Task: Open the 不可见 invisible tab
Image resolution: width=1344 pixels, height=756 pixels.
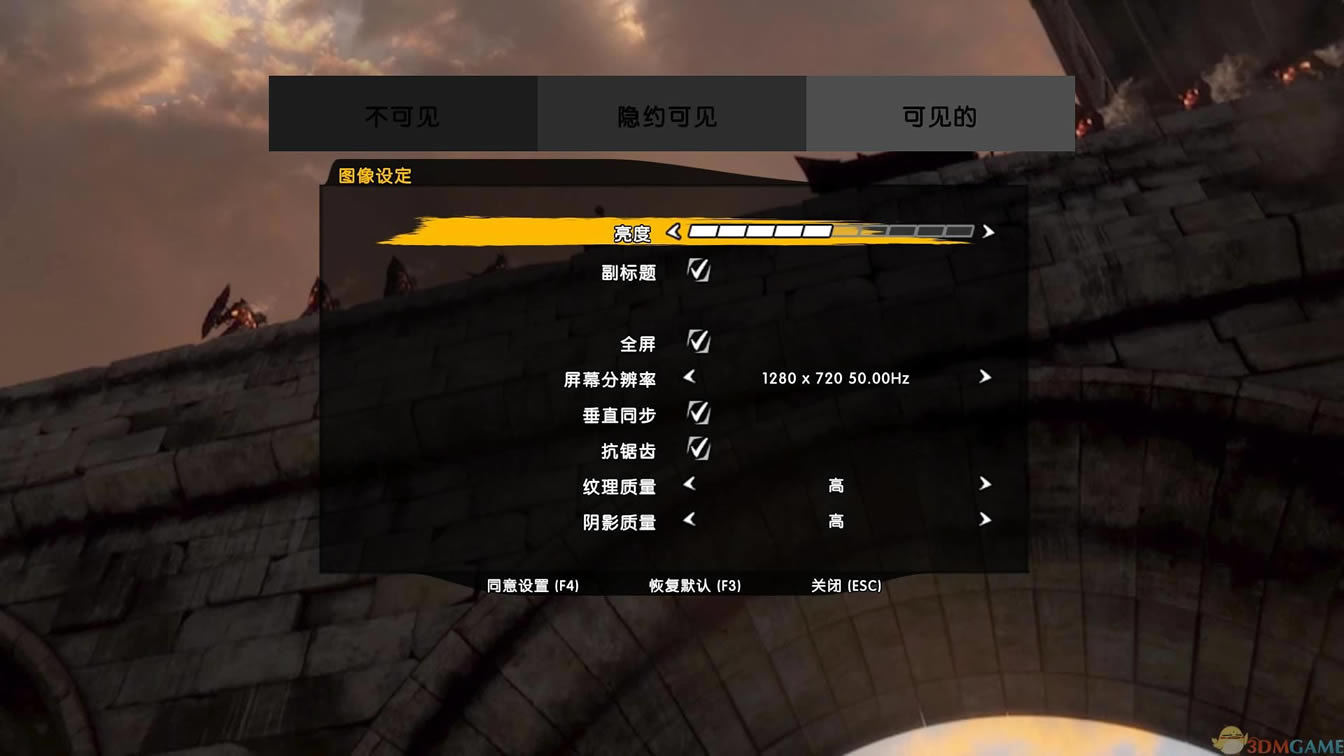Action: click(401, 113)
